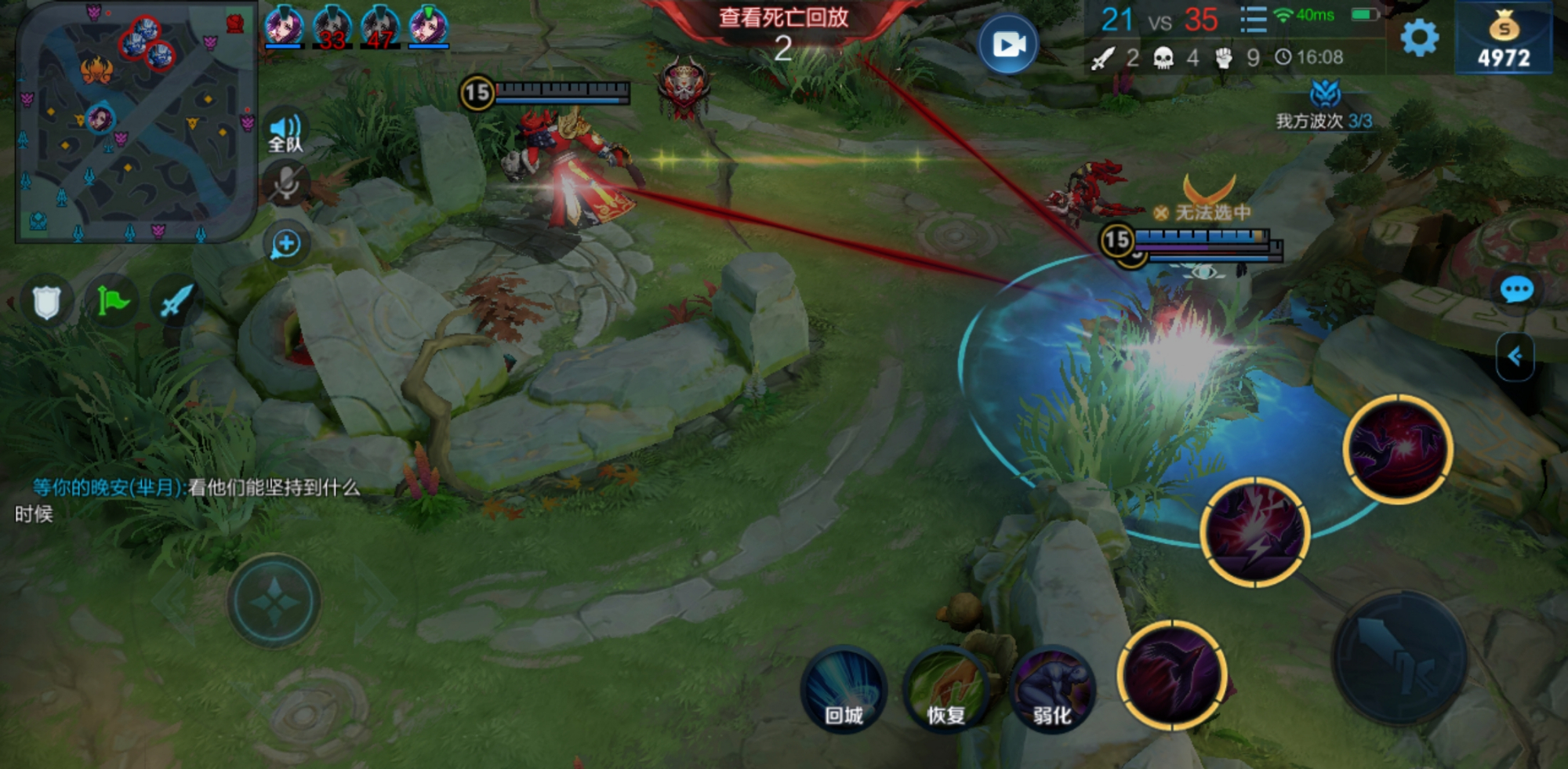
Task: Expand the side panel arrow
Action: point(1515,357)
